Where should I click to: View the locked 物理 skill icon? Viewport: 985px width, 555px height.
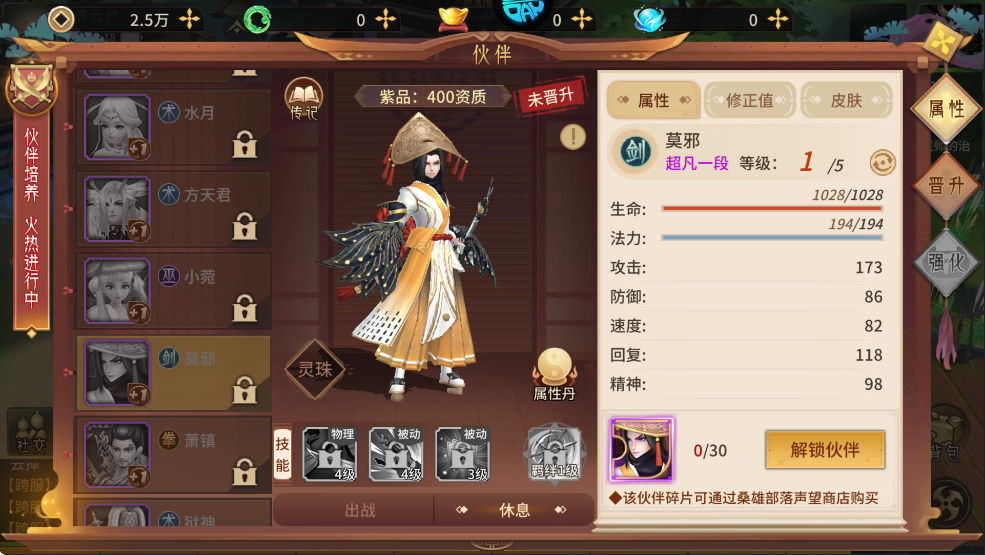point(330,454)
